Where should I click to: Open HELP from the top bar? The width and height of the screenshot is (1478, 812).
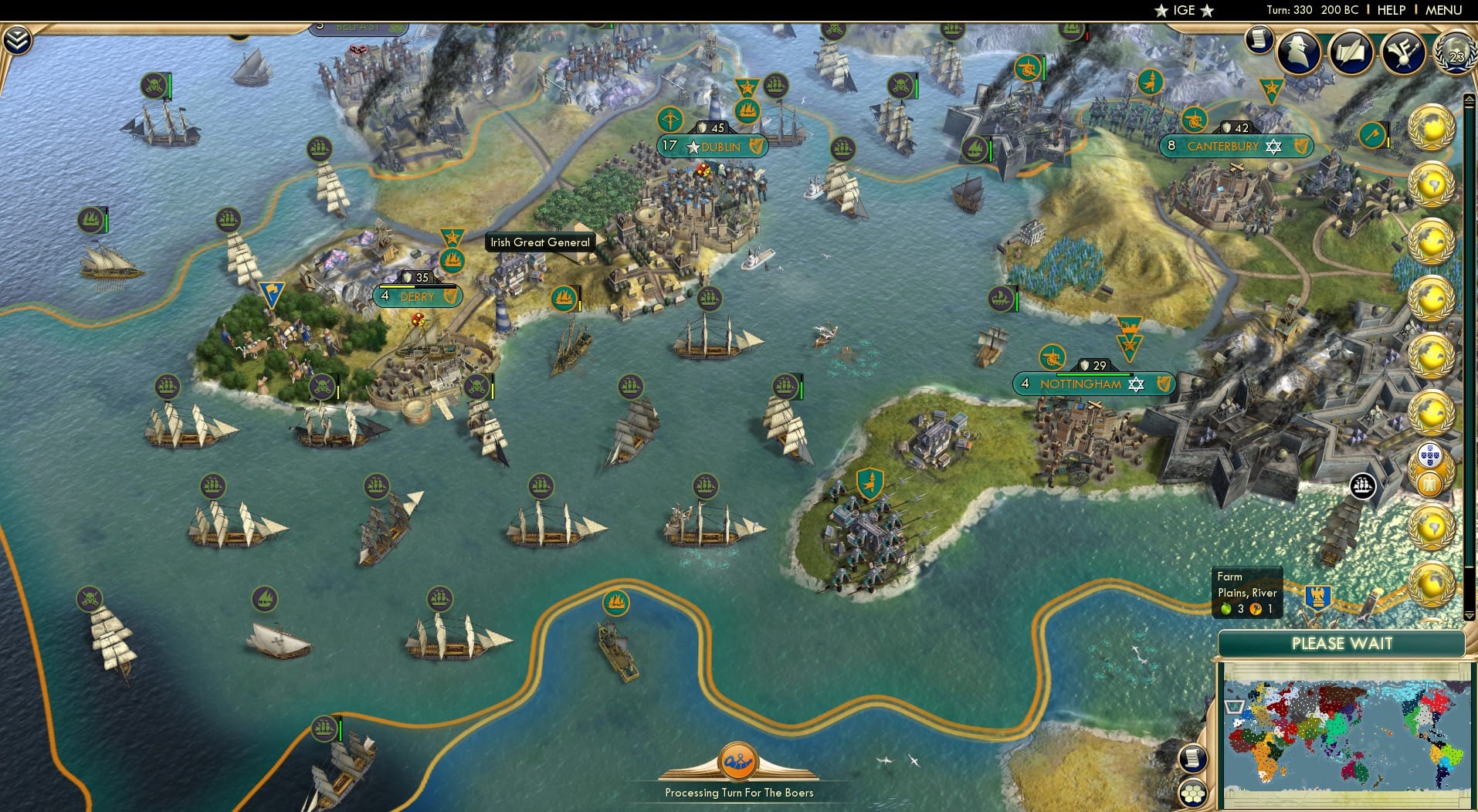coord(1391,10)
